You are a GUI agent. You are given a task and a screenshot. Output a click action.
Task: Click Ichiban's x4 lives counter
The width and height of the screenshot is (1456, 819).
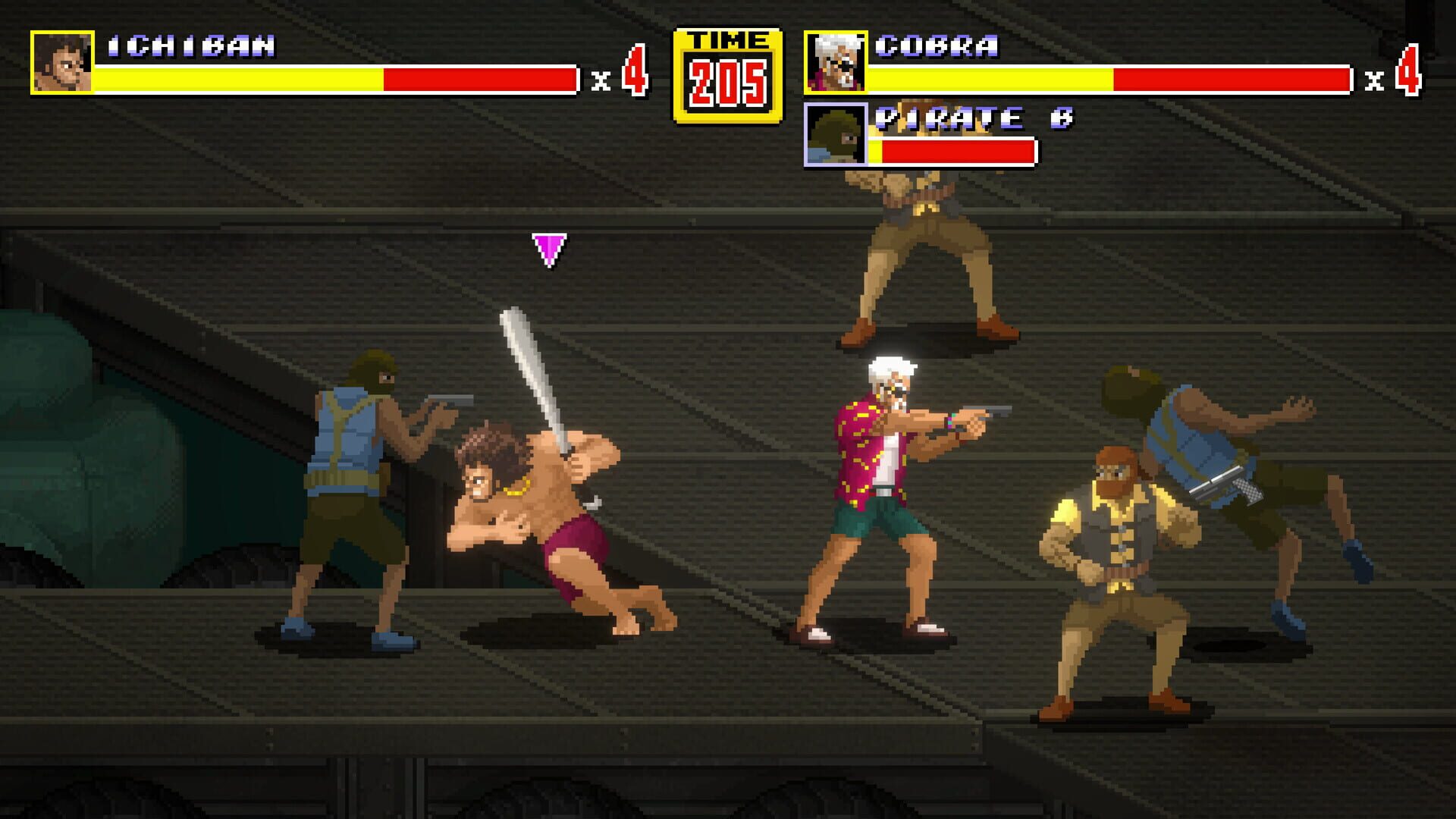pos(620,74)
